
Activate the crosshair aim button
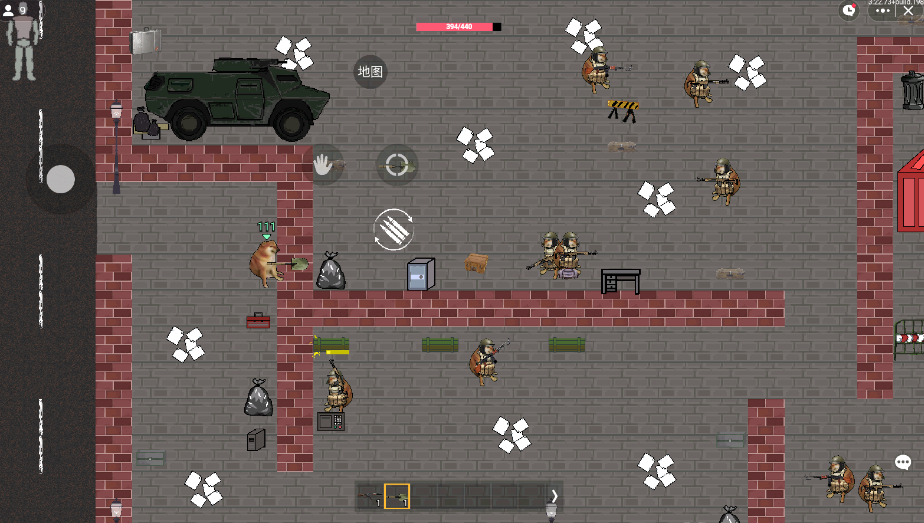coord(397,165)
